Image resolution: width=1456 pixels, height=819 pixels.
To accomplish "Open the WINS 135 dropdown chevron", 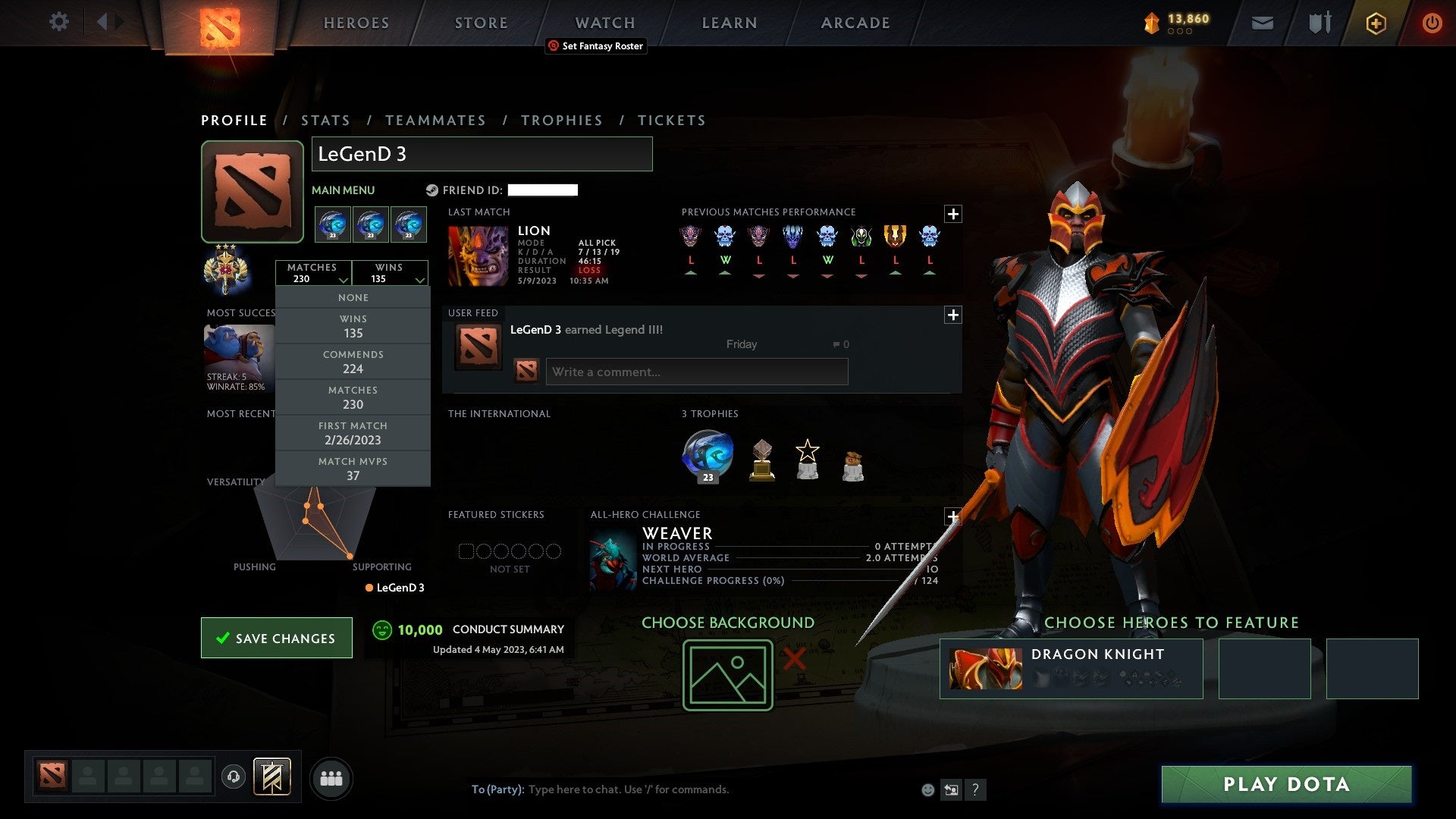I will [x=420, y=280].
